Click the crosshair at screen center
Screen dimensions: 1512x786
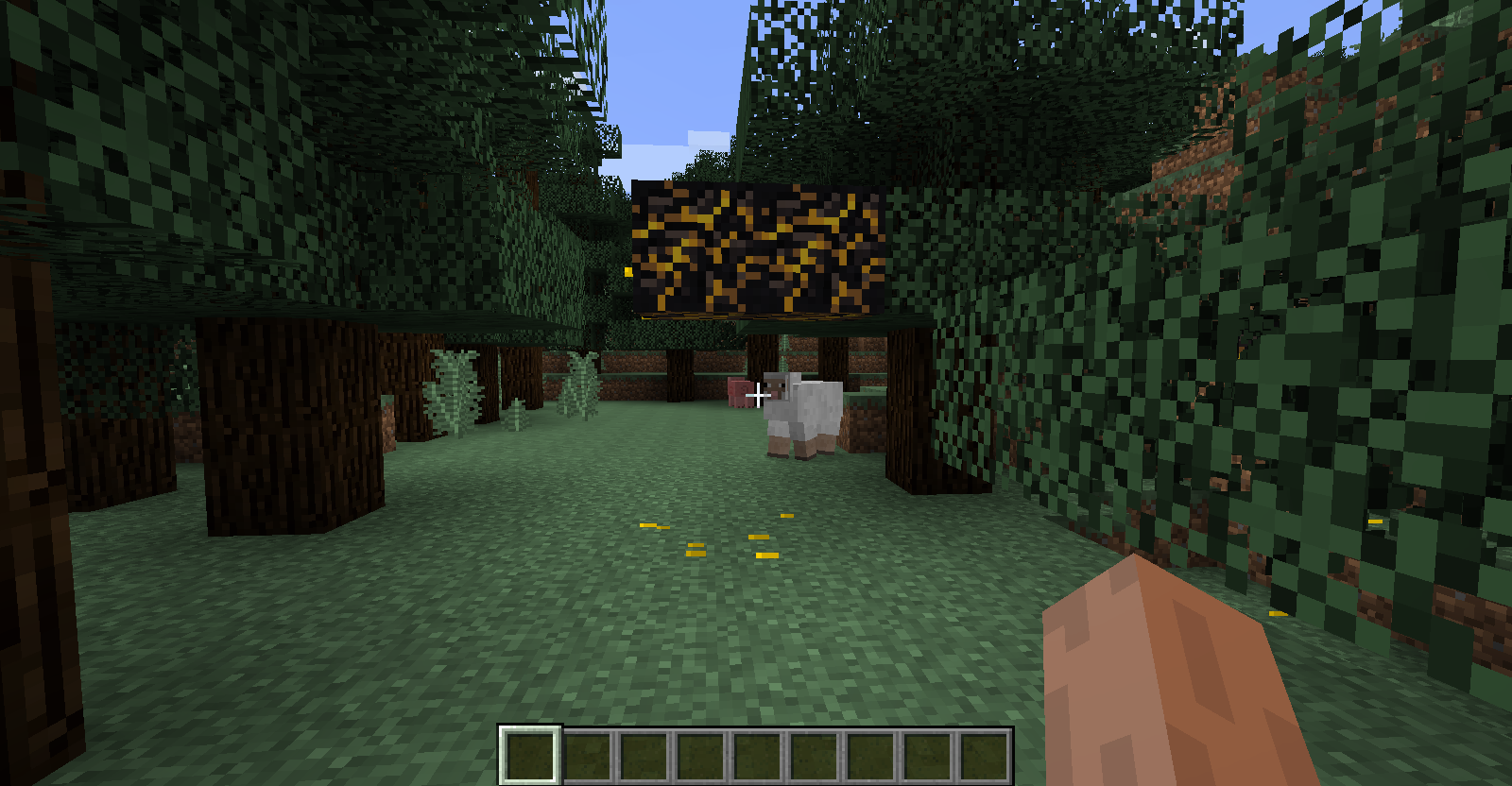pyautogui.click(x=756, y=395)
